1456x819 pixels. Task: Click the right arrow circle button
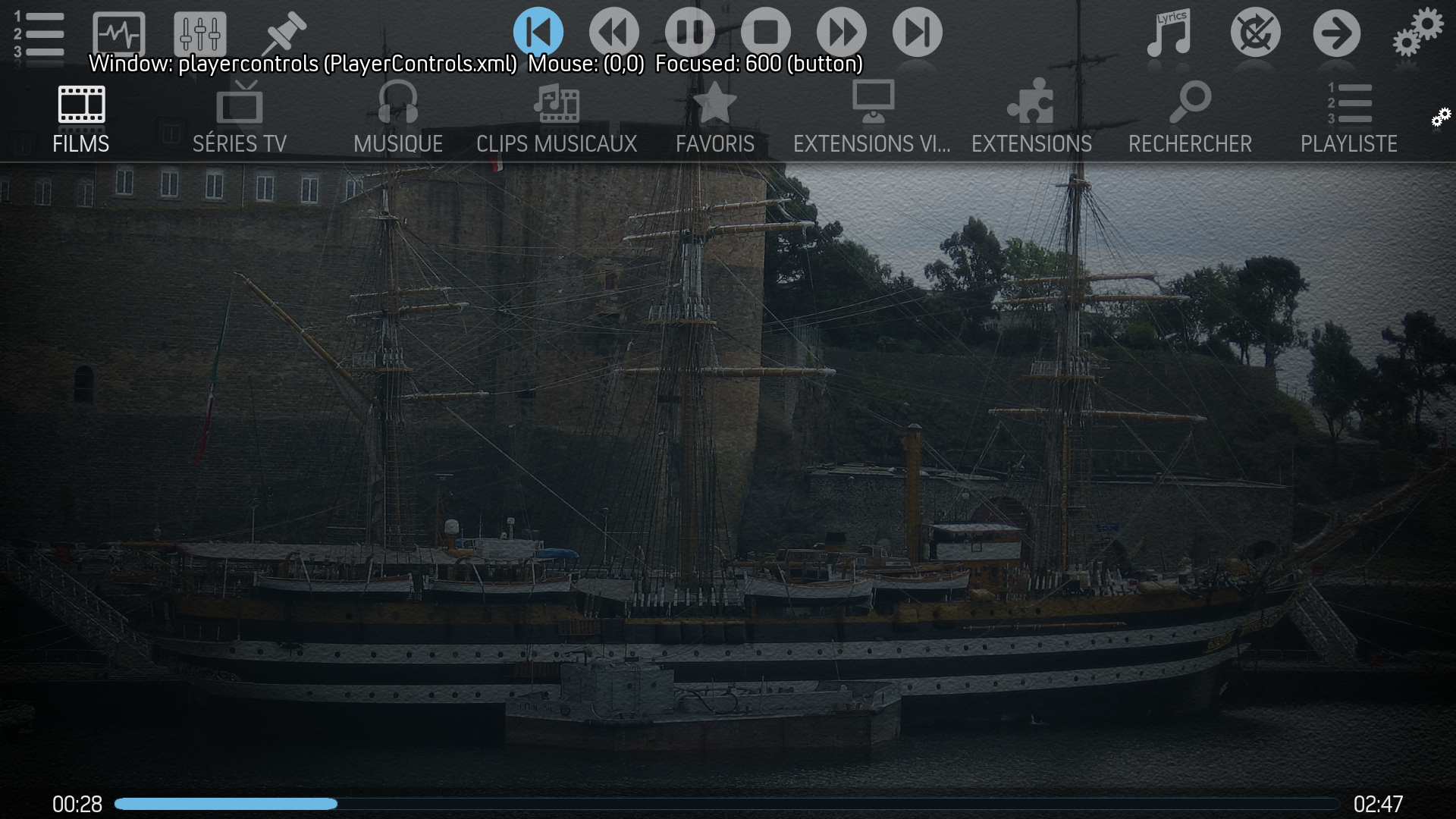tap(1336, 34)
